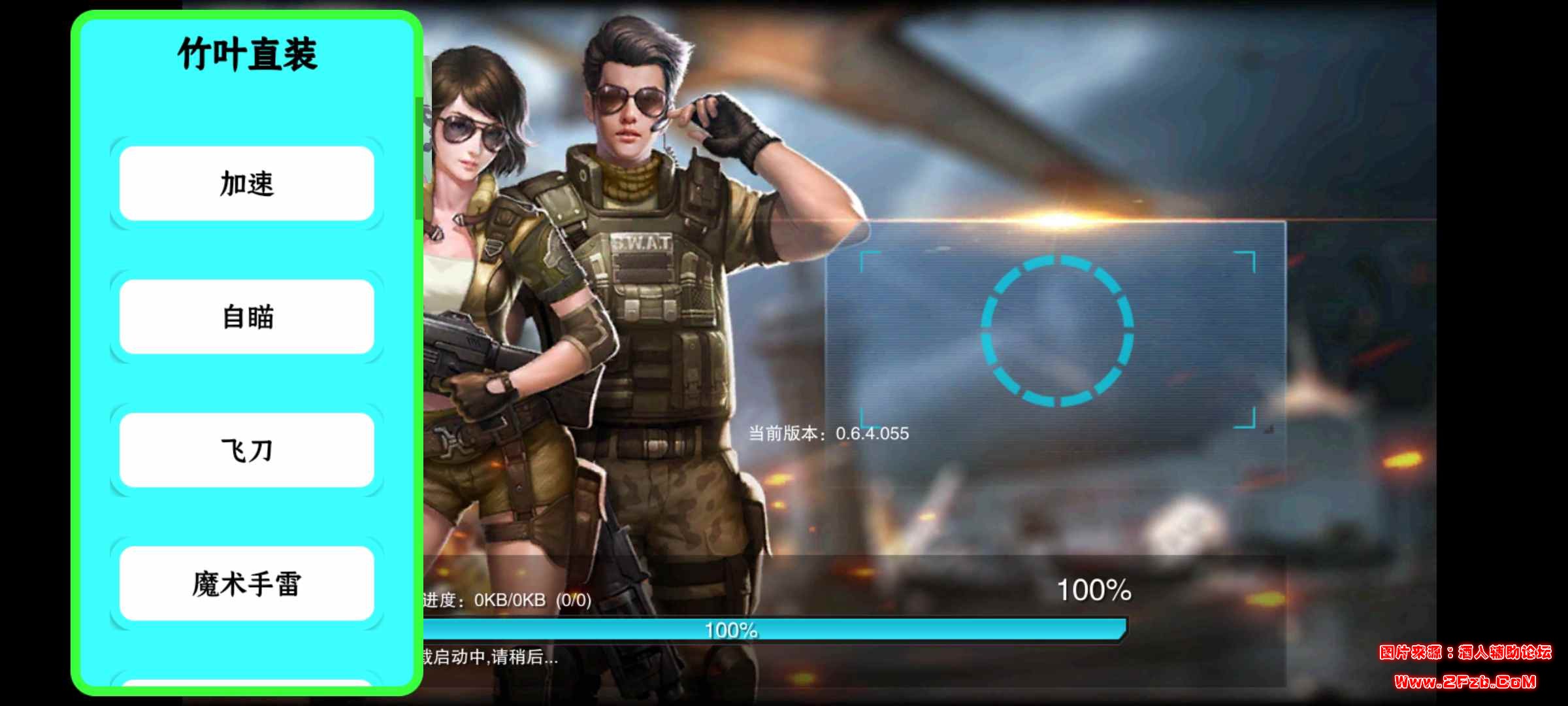Click the blue 100% download progress bar
The image size is (1568, 706).
click(x=732, y=630)
